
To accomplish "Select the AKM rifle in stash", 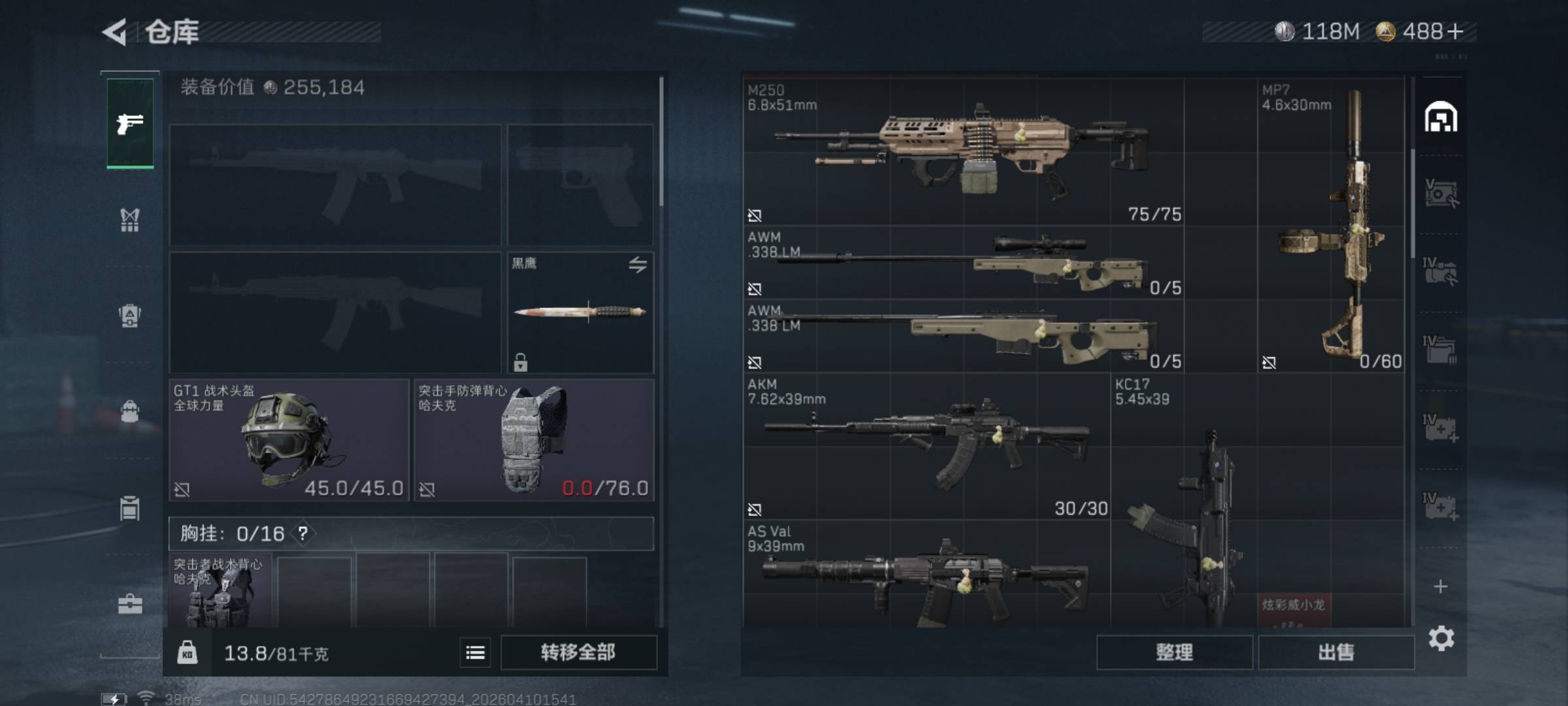I will pos(926,446).
